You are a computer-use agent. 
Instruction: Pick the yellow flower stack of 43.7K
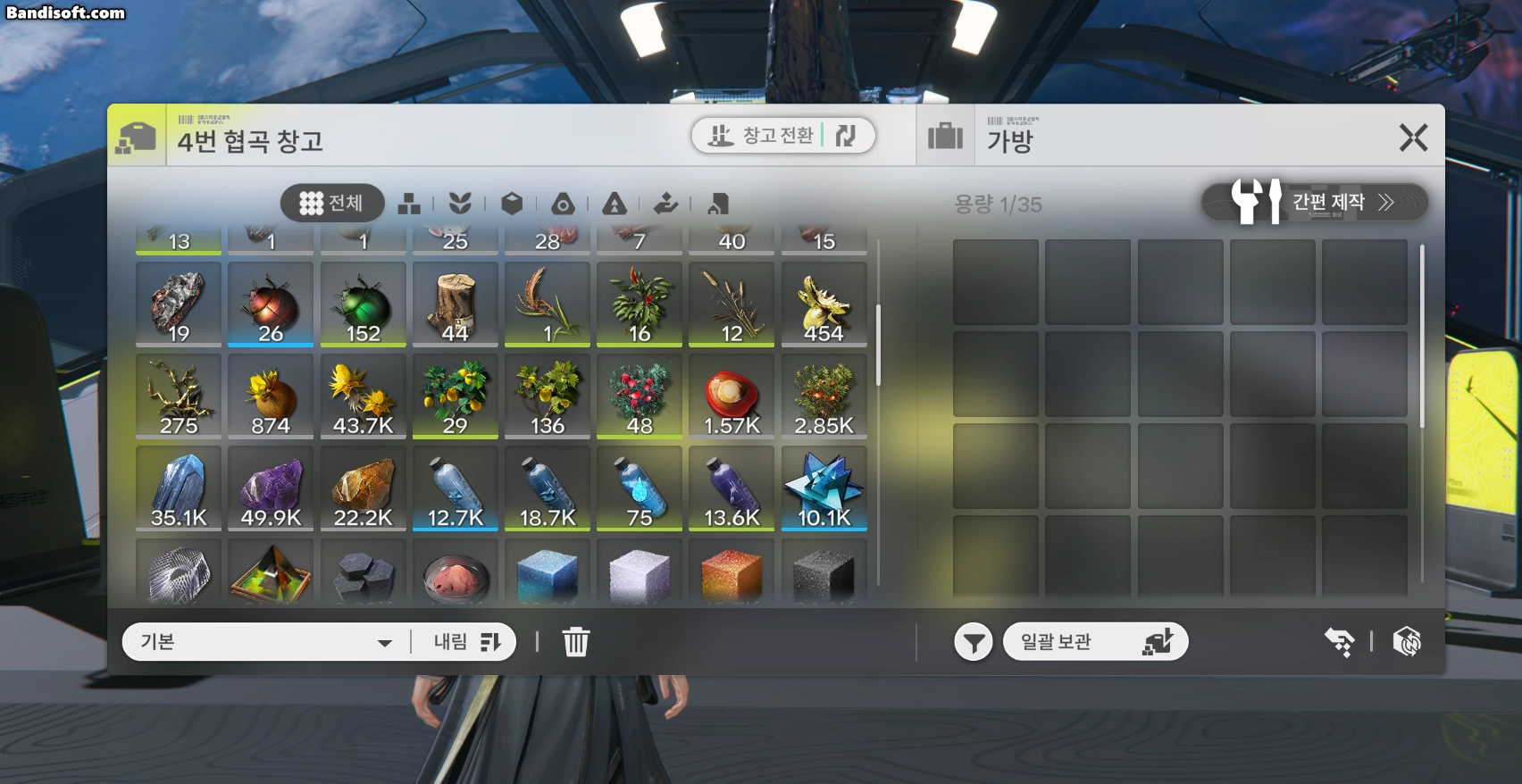click(x=363, y=396)
